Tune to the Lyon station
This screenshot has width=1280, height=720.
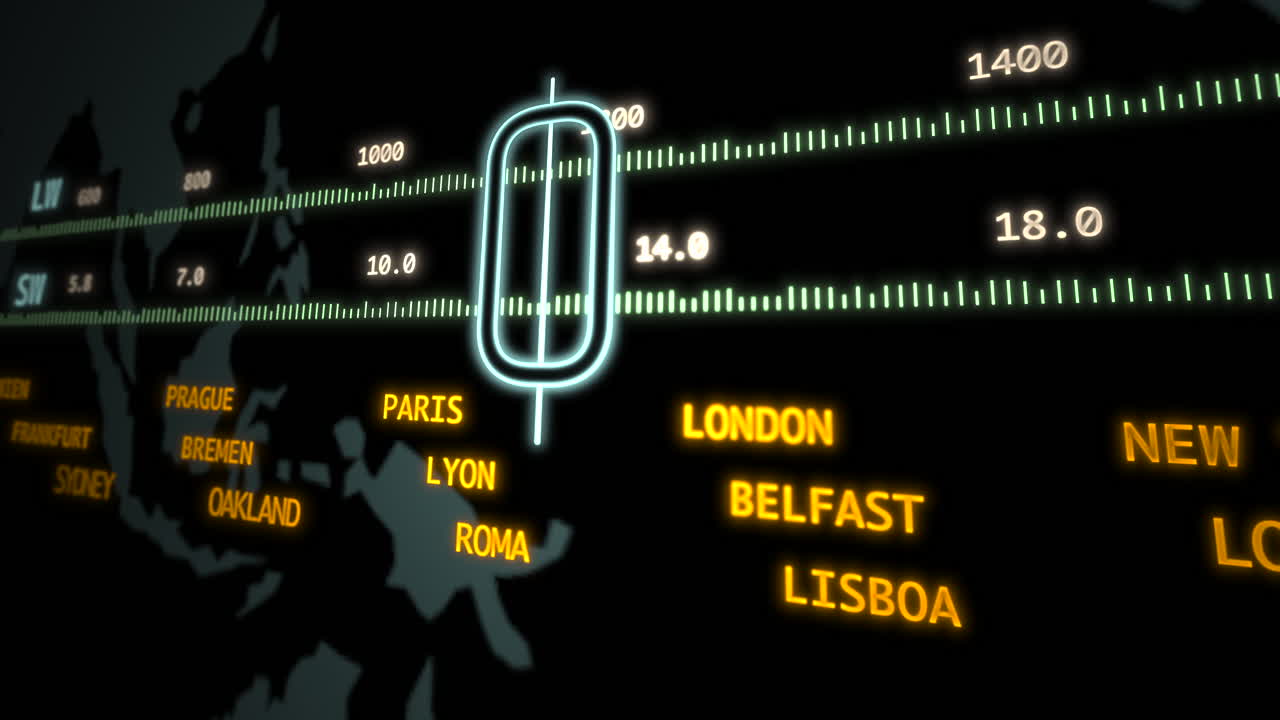click(x=460, y=472)
